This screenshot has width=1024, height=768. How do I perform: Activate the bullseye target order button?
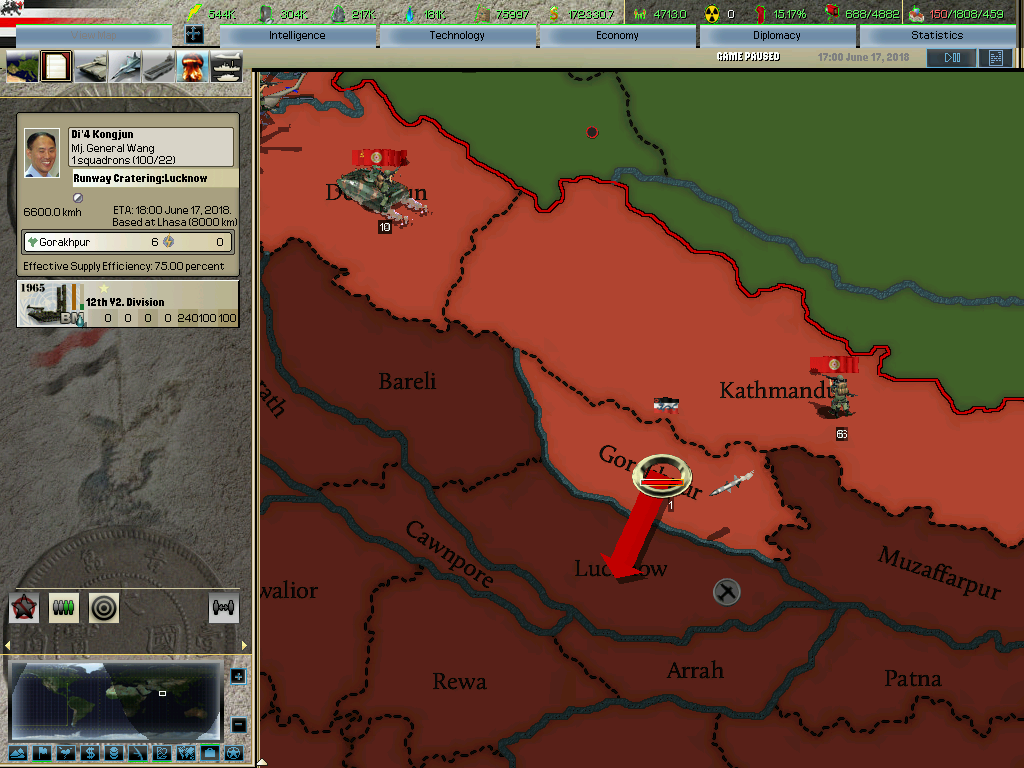[104, 607]
